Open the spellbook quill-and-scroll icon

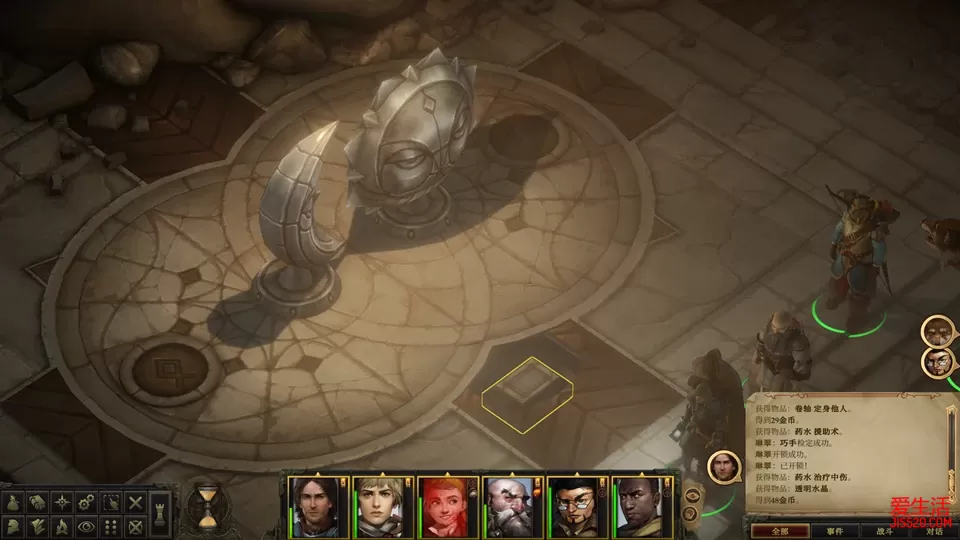(x=37, y=525)
